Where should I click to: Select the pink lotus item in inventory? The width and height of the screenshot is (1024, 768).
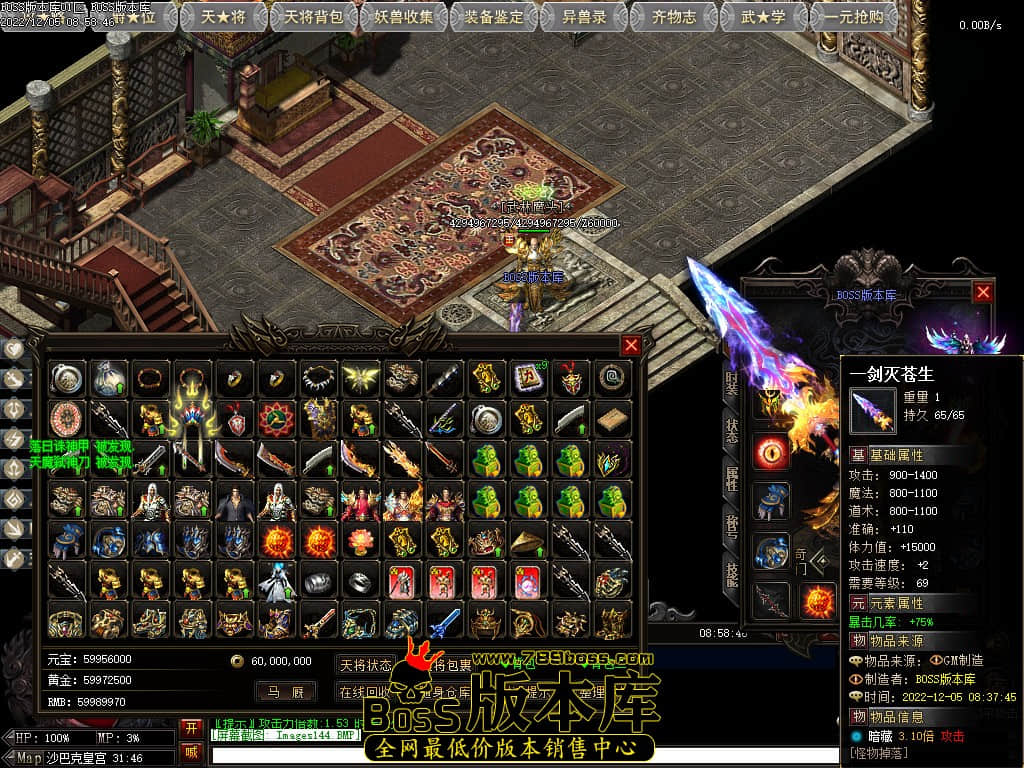pos(360,540)
